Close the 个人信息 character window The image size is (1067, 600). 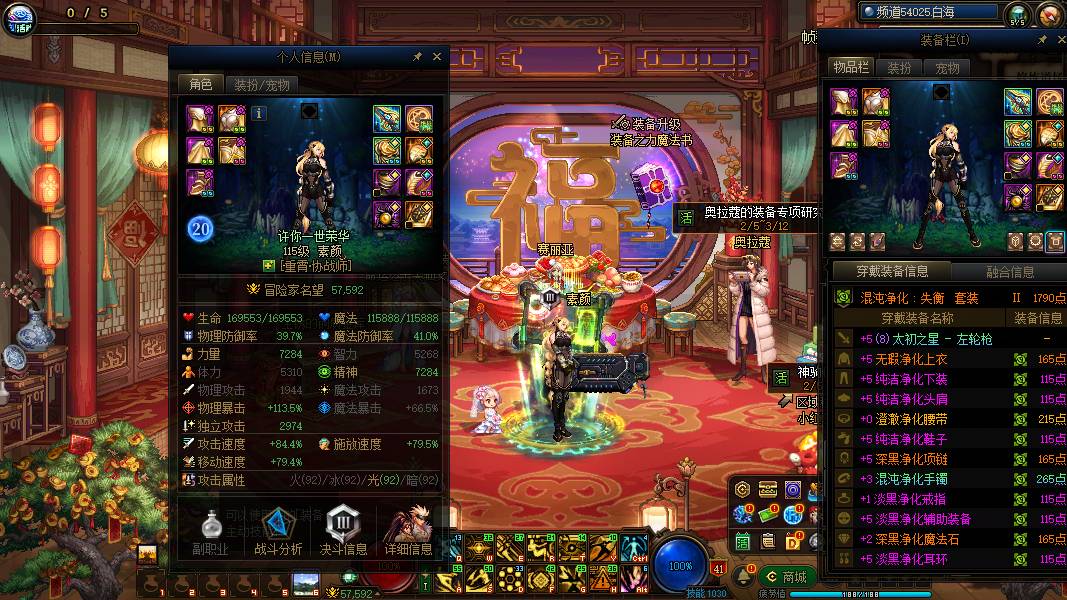pyautogui.click(x=437, y=57)
